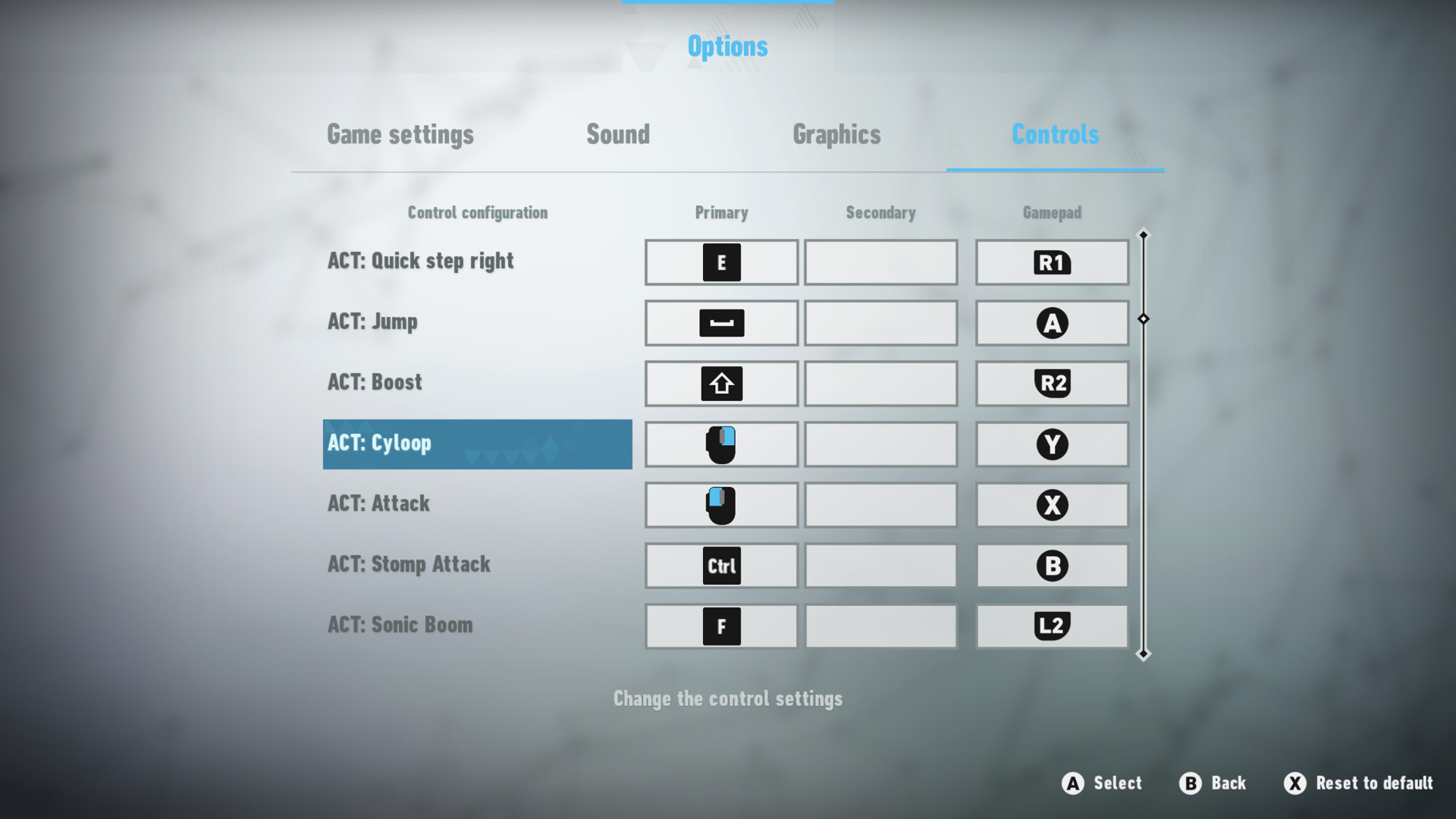1456x819 pixels.
Task: Select the L2 gamepad binding for Sonic Boom
Action: click(1052, 626)
